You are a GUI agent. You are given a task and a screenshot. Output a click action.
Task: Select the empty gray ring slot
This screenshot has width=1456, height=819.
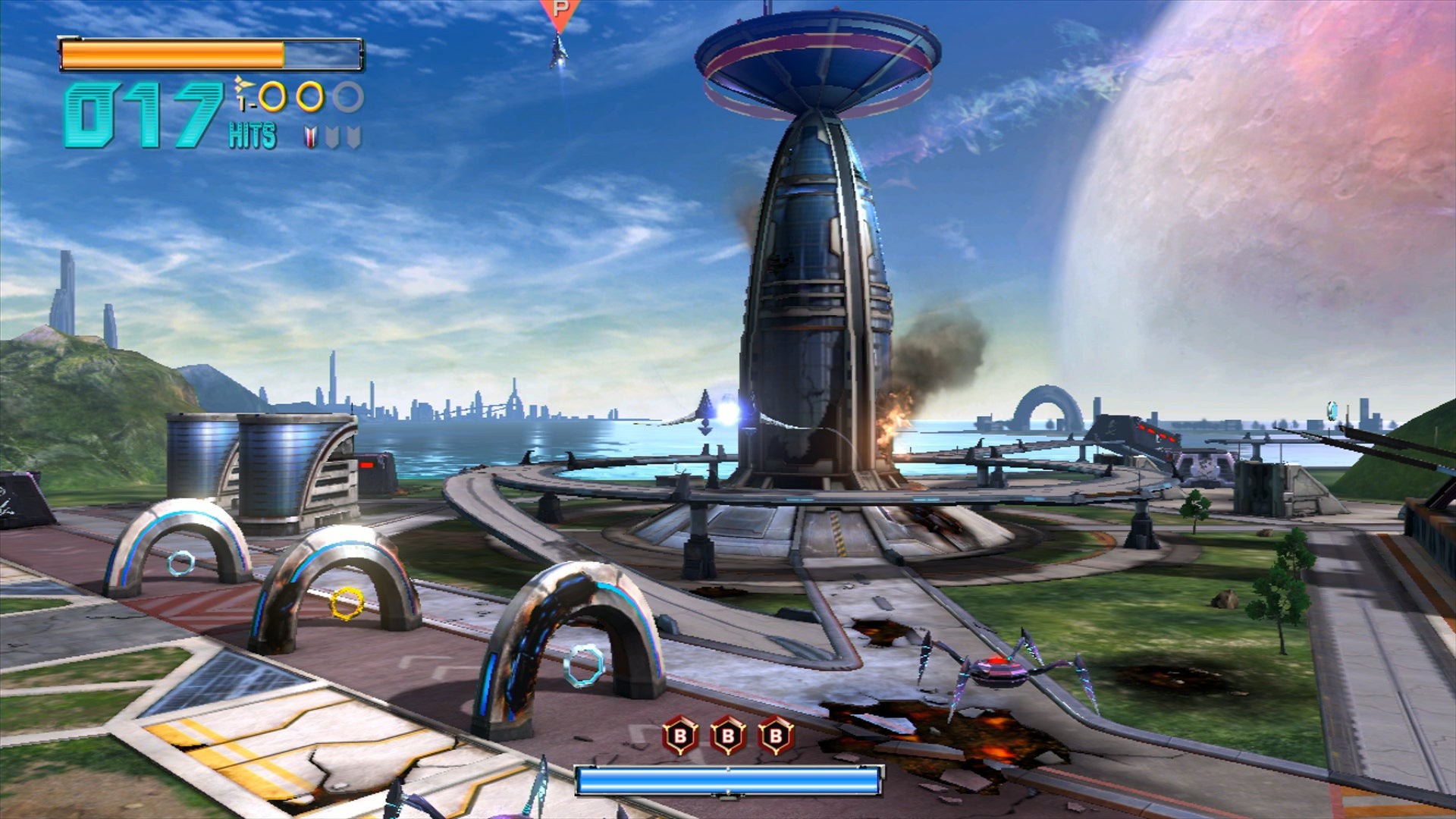point(348,97)
